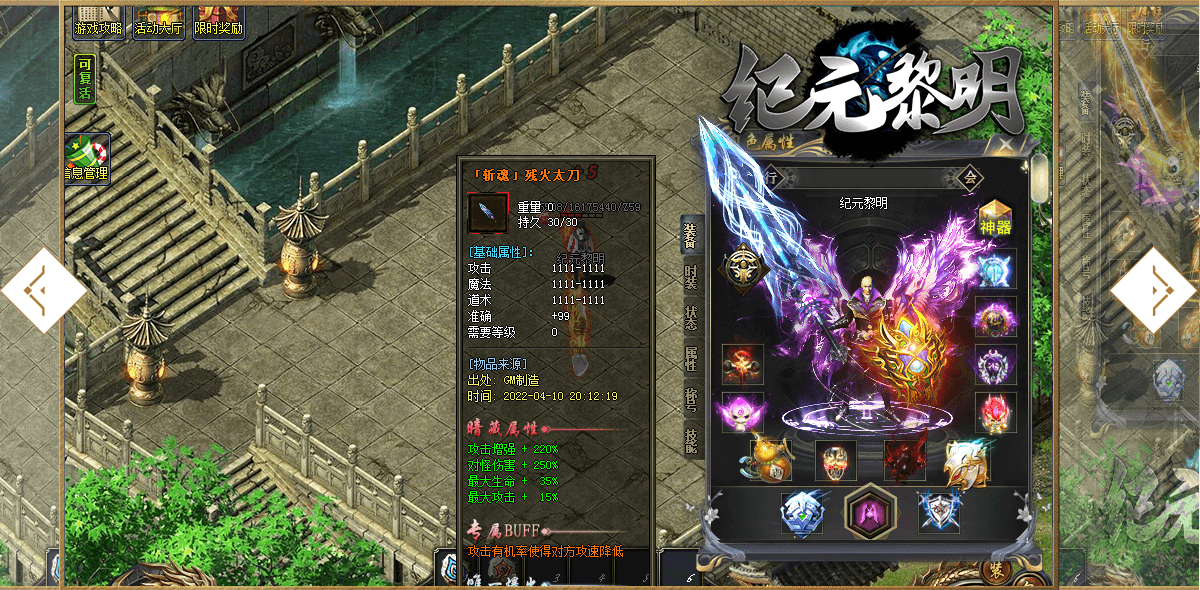Show the next slide with right arrow
Image resolution: width=1200 pixels, height=590 pixels.
click(1154, 291)
